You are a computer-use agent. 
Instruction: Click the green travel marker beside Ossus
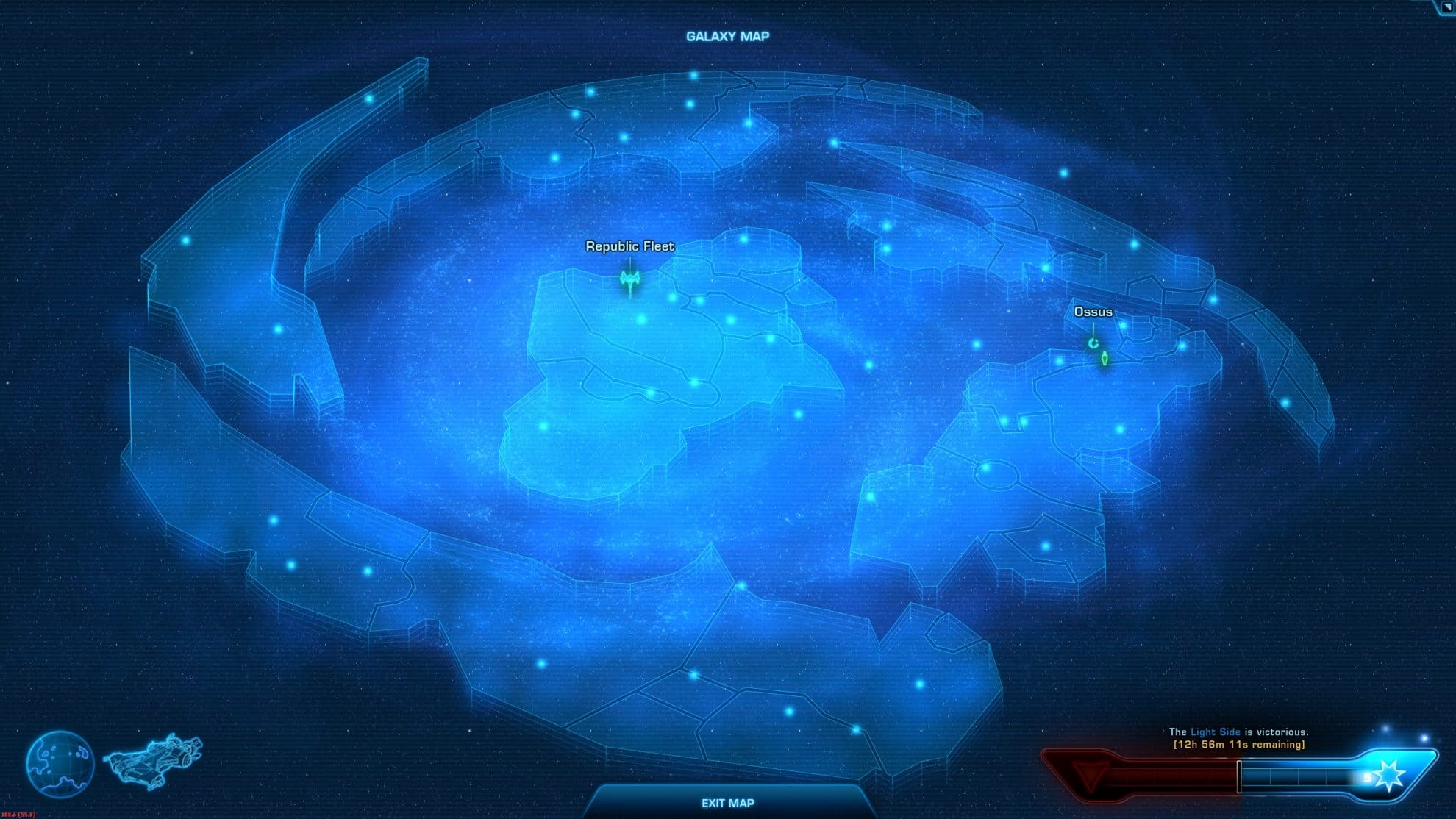(x=1105, y=359)
